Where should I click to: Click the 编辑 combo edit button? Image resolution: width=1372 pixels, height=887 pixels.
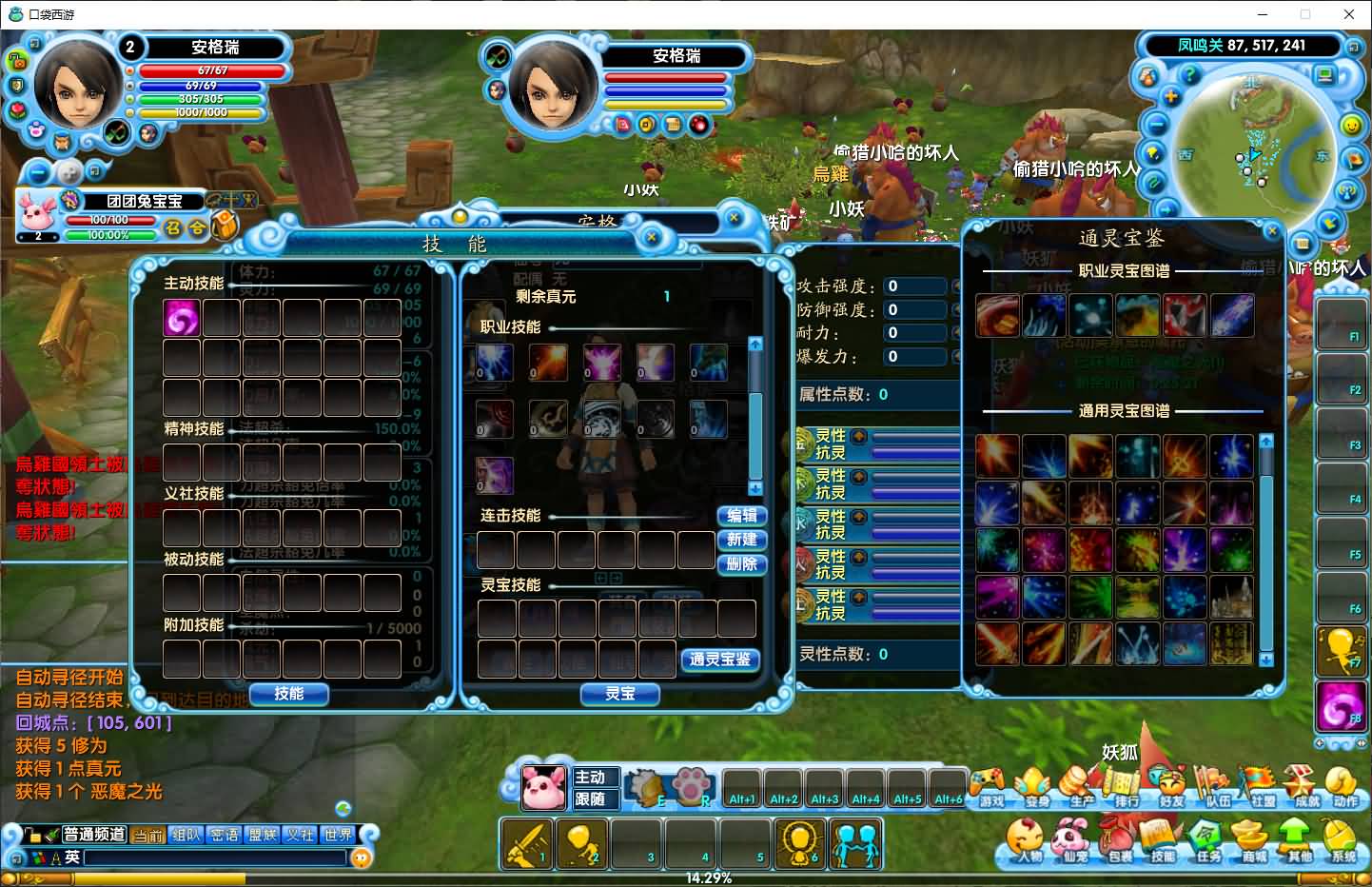coord(741,515)
